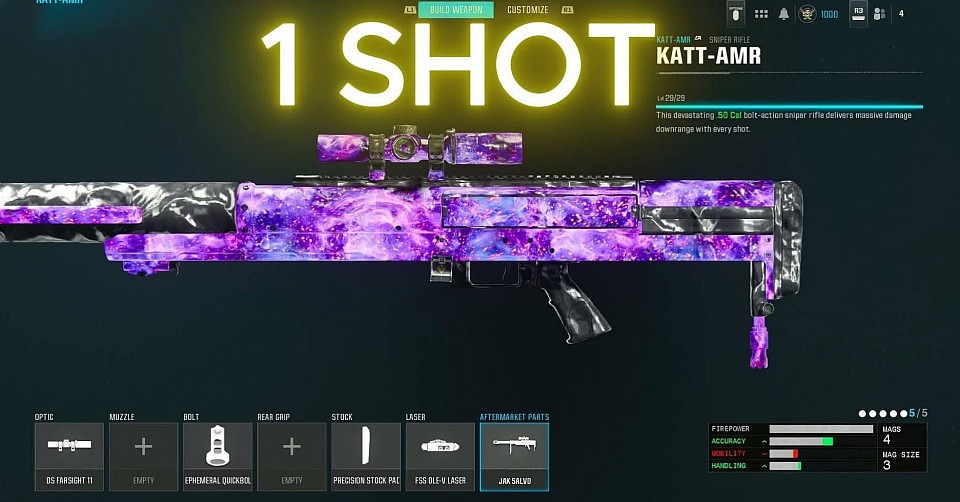Open the FSS OLE-V Laser slot

click(x=439, y=456)
